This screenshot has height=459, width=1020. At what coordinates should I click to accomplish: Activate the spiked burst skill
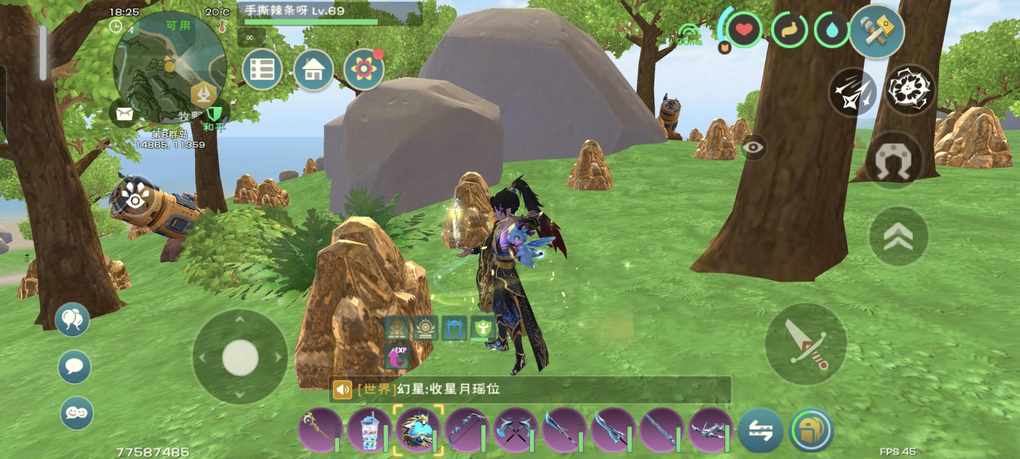(x=909, y=90)
